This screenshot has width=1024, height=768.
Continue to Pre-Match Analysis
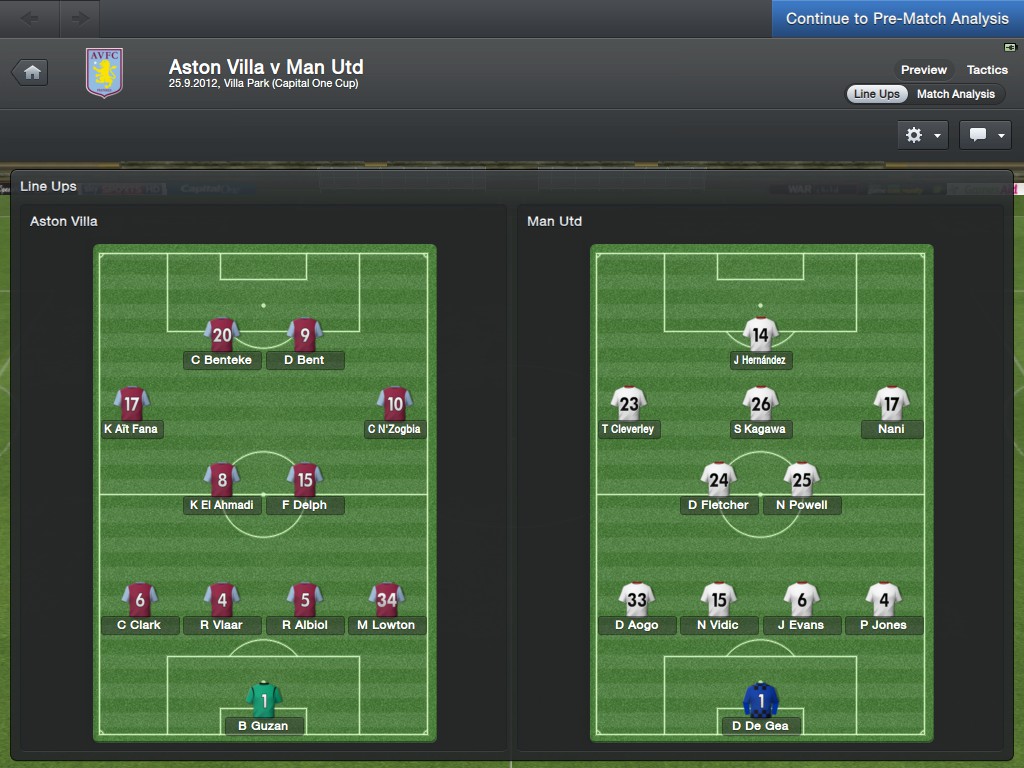(897, 19)
